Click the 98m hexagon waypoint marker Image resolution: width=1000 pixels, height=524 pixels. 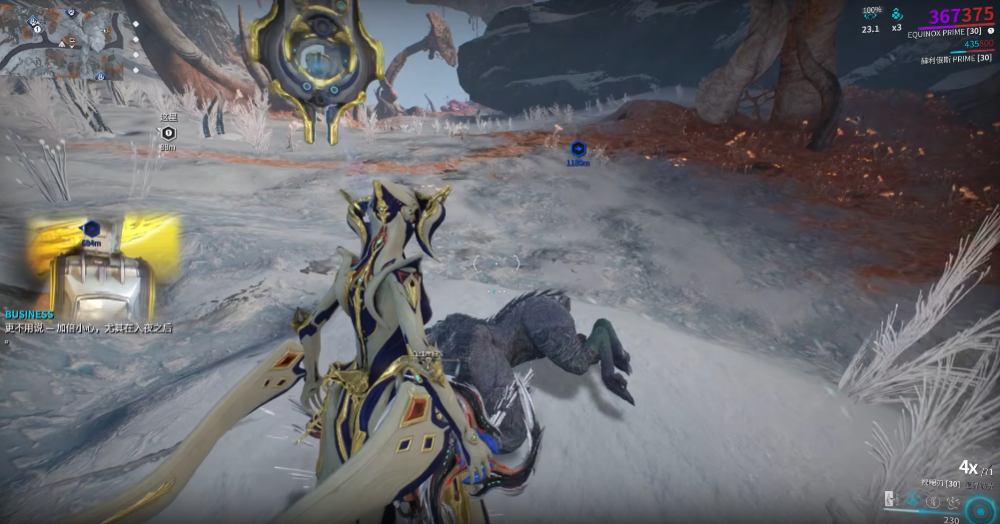(x=168, y=133)
